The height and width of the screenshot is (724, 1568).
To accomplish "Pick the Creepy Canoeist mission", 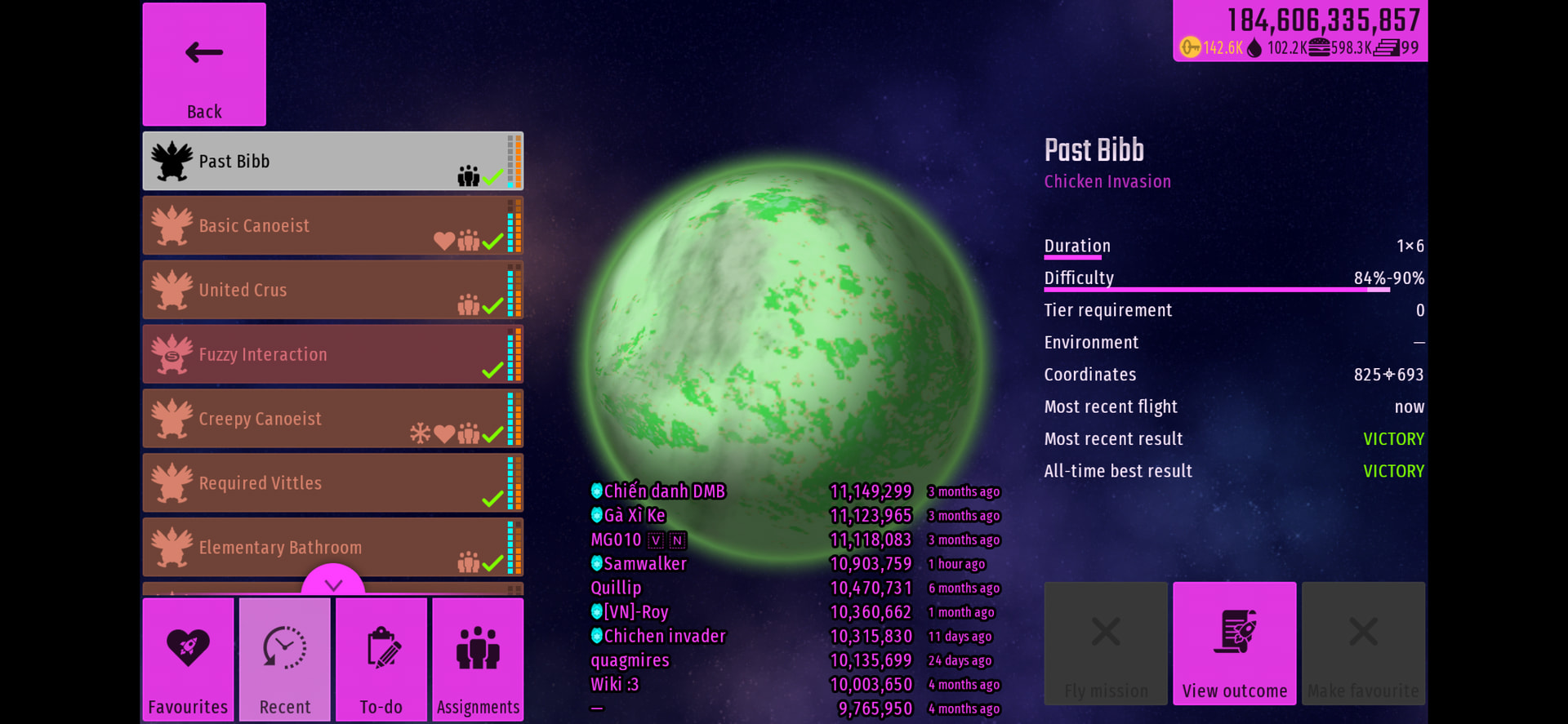I will click(332, 419).
